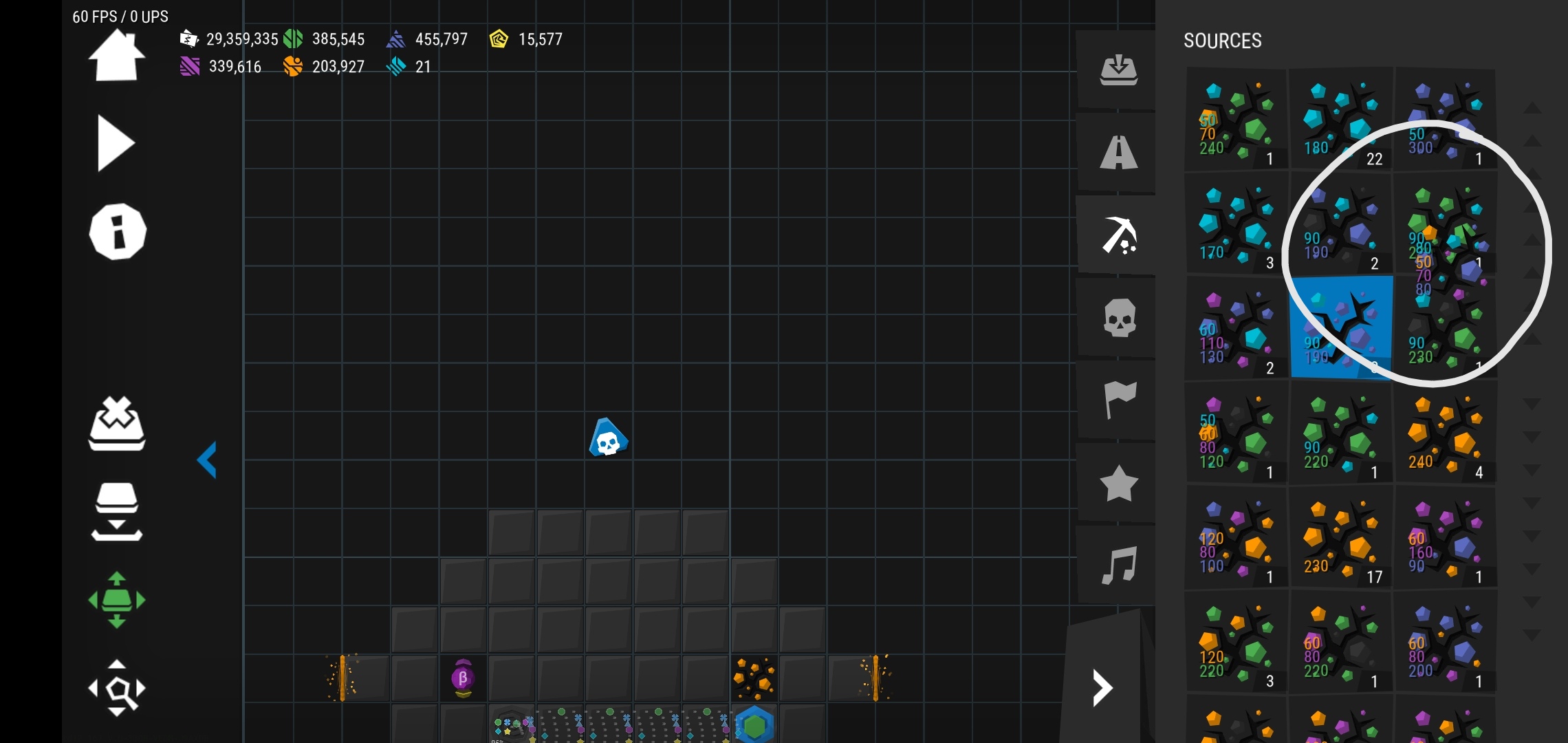Go to the home screen
This screenshot has height=743, width=1568.
(x=116, y=56)
